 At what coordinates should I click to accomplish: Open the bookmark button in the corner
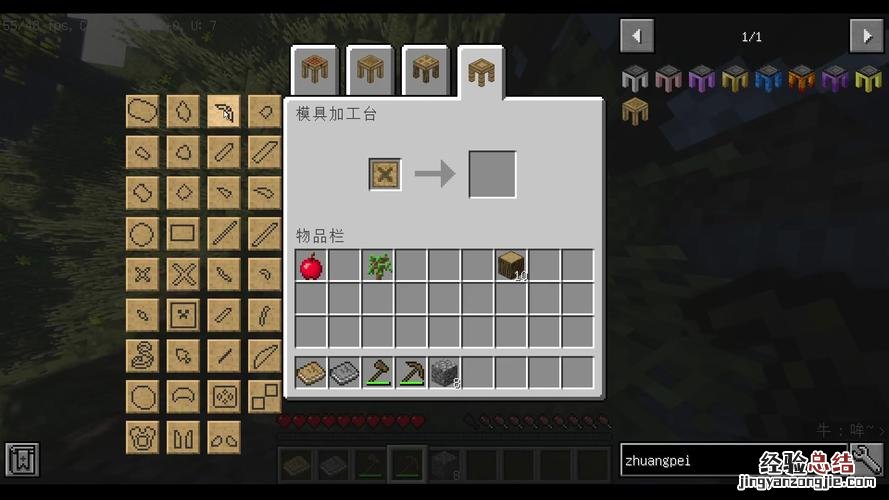point(22,459)
